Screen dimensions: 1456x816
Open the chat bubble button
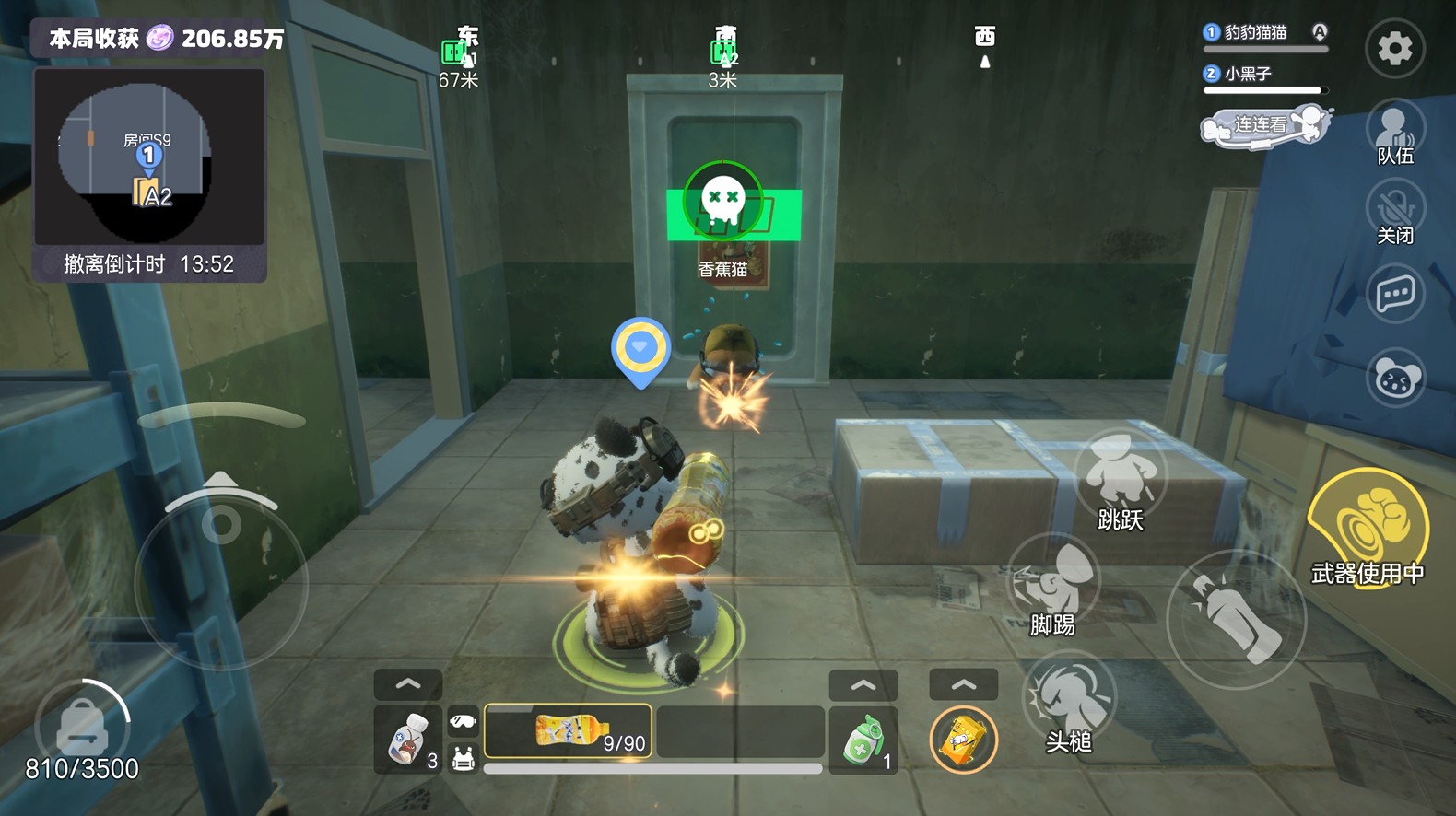coord(1394,295)
